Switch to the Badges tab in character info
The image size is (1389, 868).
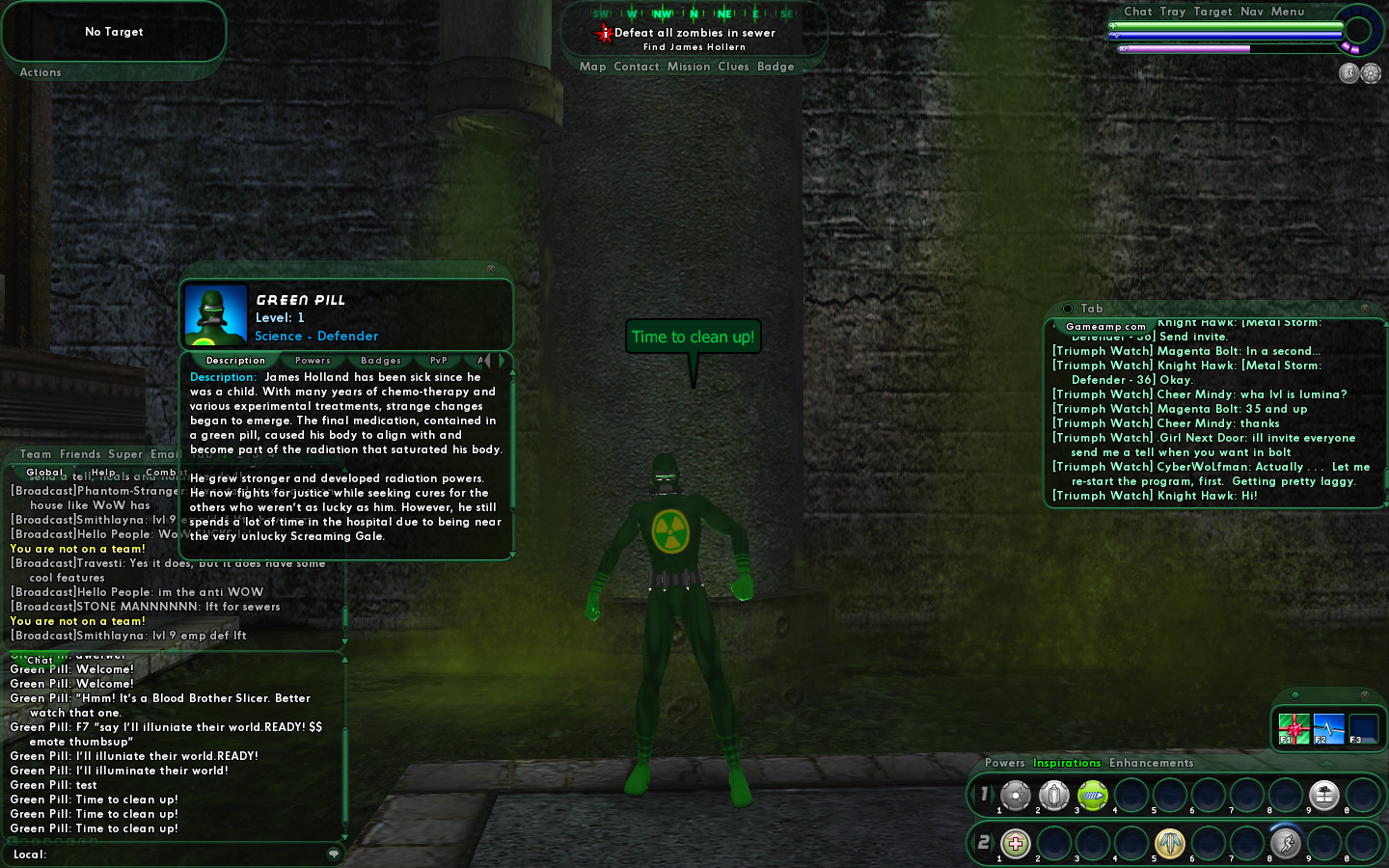click(381, 361)
